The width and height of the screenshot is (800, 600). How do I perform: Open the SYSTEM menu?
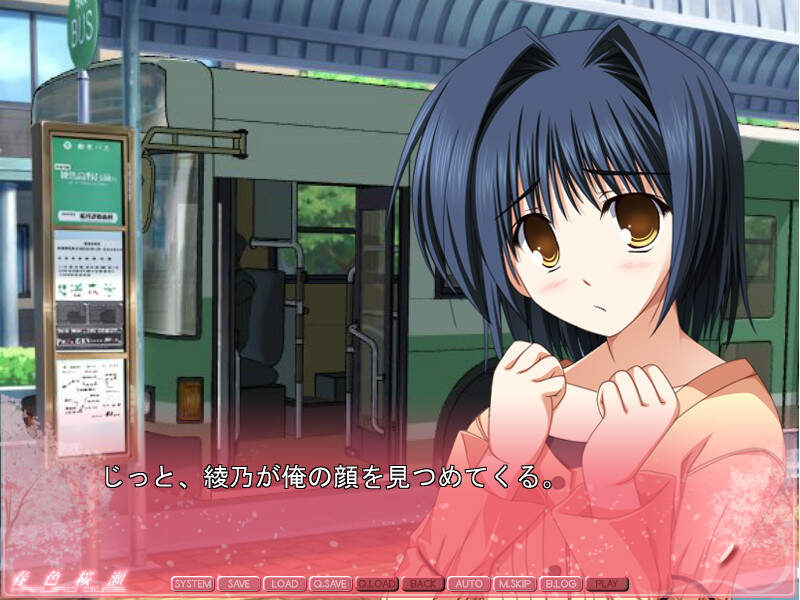(x=192, y=583)
